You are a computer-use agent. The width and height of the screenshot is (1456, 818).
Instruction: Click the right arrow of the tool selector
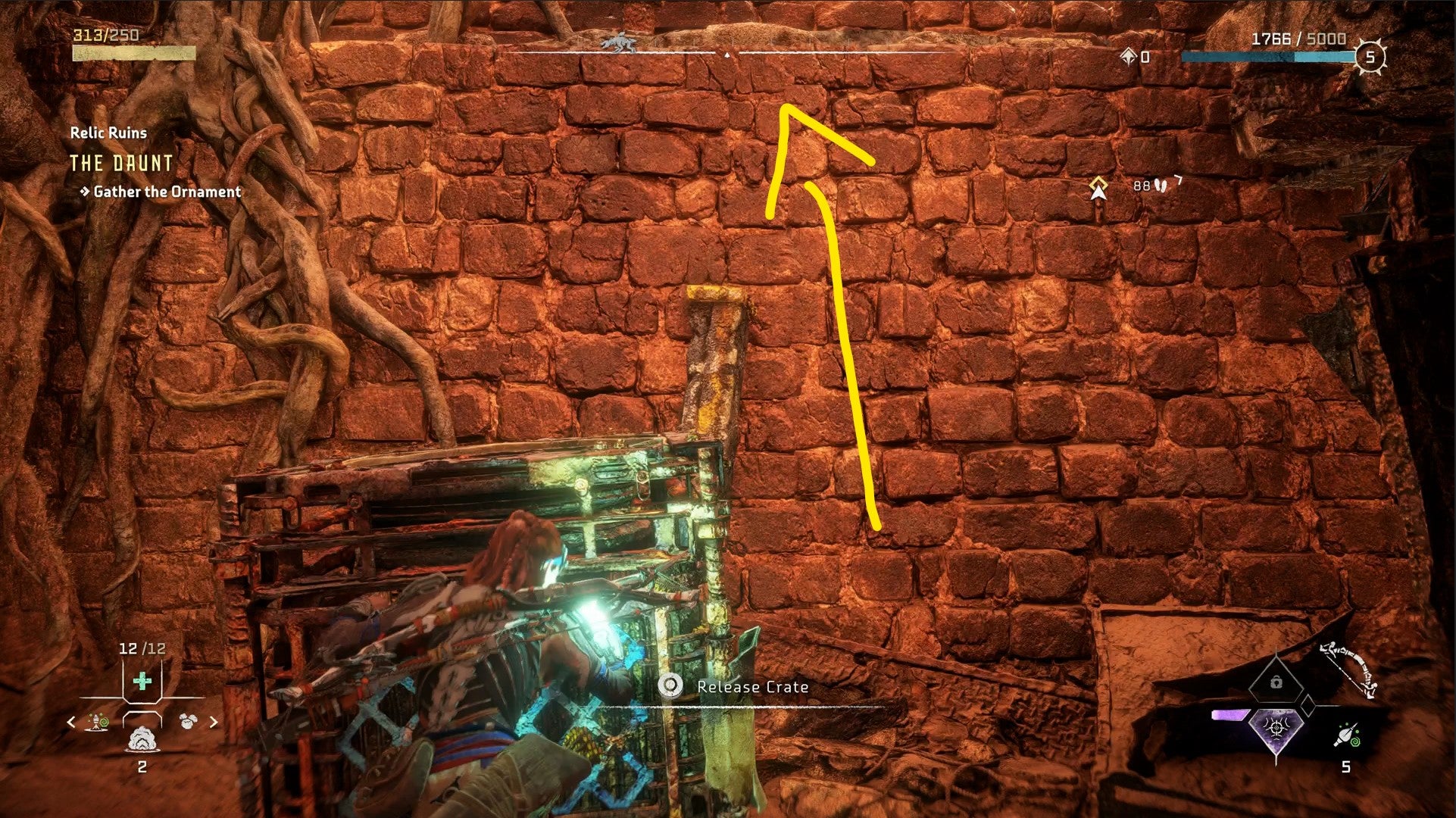(x=213, y=722)
